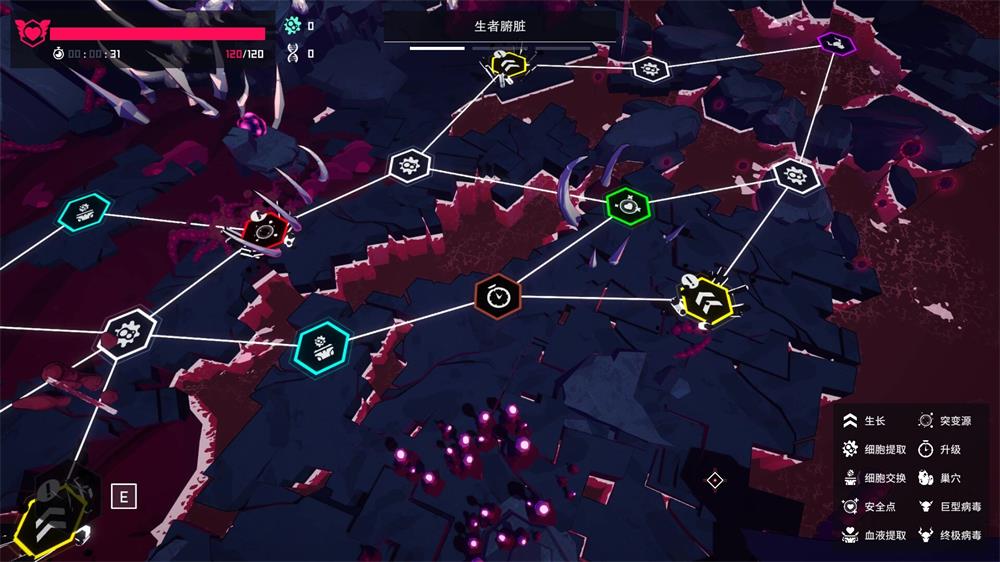Screen dimensions: 1000x562
Task: Pick the purple hexagon map node
Action: click(833, 42)
